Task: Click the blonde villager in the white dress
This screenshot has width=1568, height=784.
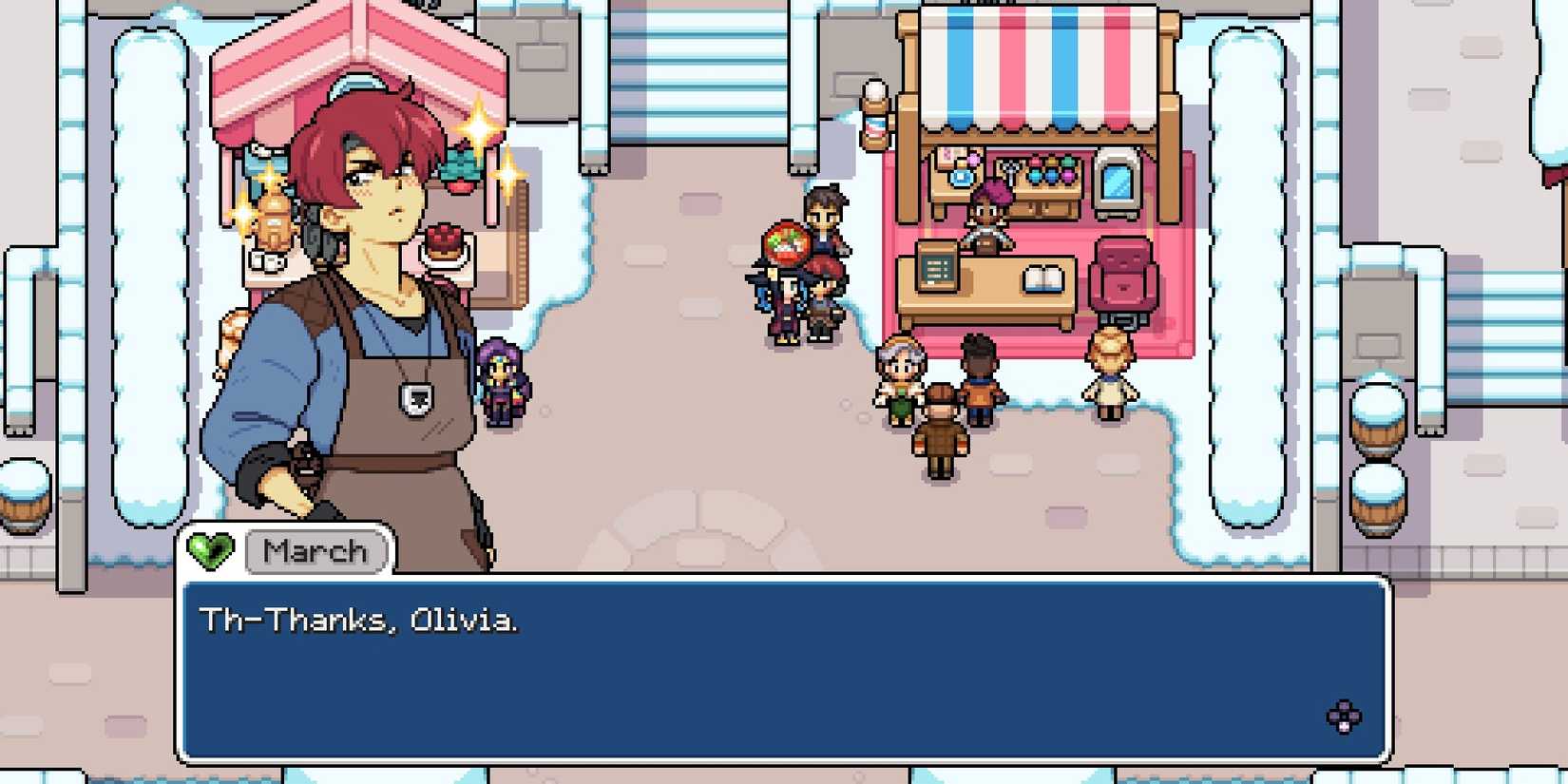Action: click(1110, 373)
